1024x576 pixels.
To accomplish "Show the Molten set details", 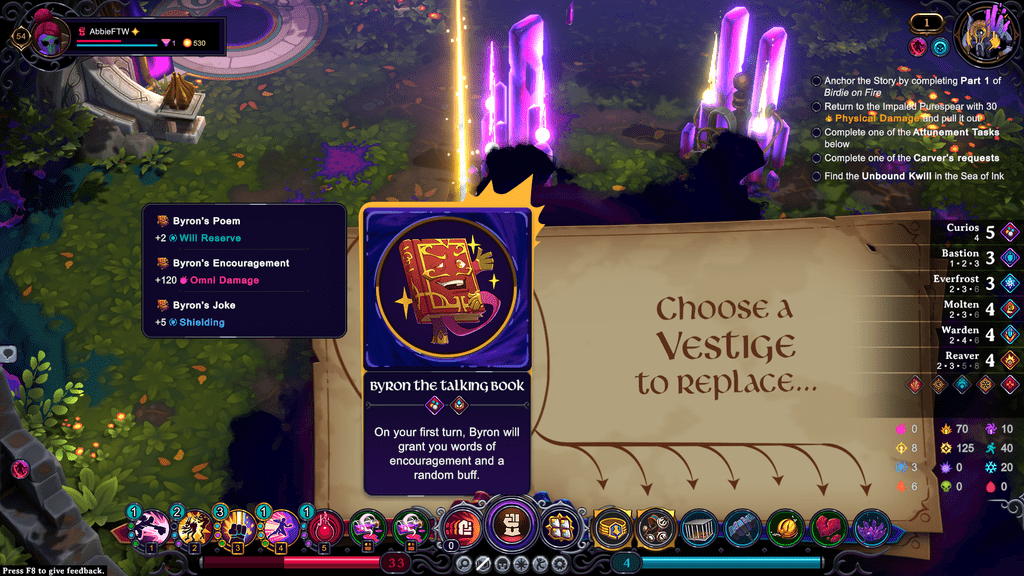I will [x=981, y=310].
